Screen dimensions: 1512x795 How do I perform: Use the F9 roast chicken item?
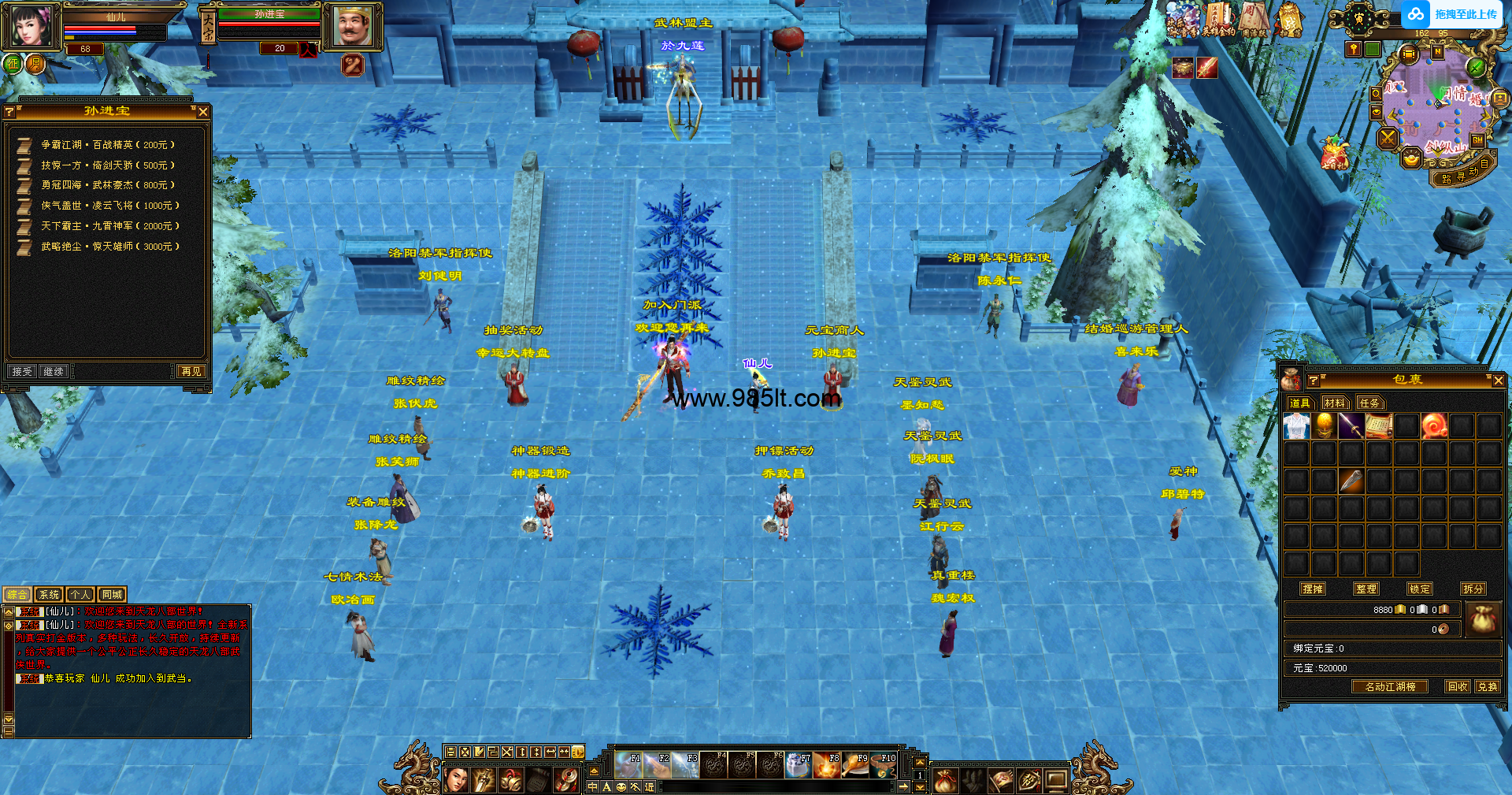[x=855, y=765]
